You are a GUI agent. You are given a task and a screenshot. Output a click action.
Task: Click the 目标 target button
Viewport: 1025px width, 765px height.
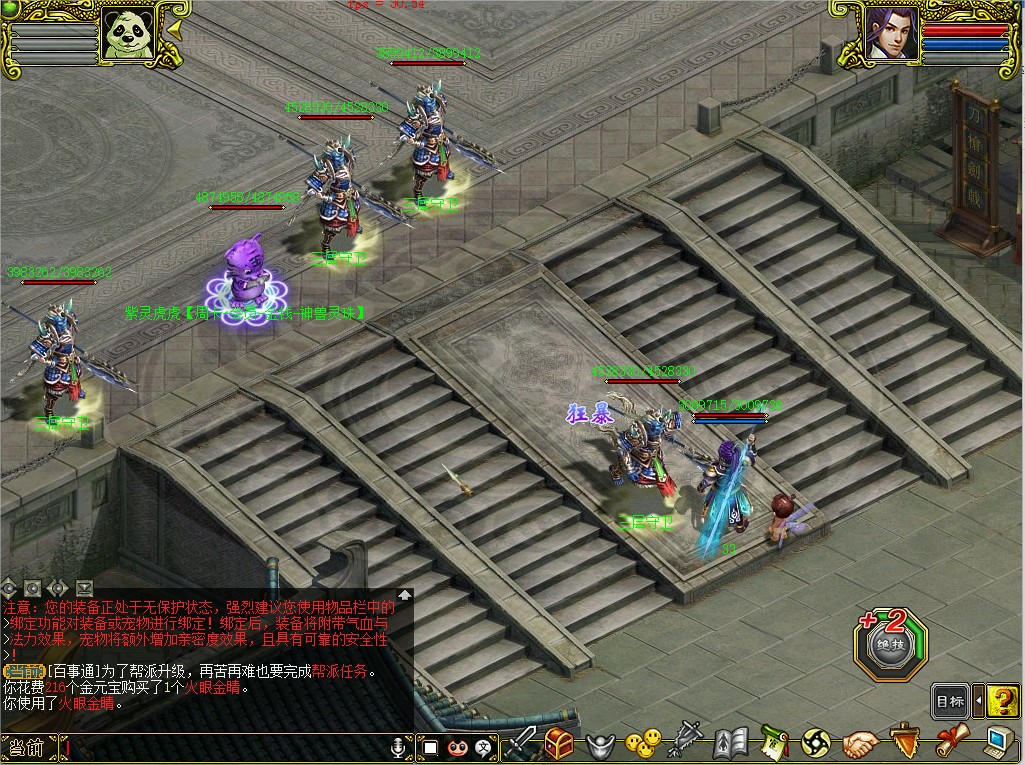click(950, 701)
